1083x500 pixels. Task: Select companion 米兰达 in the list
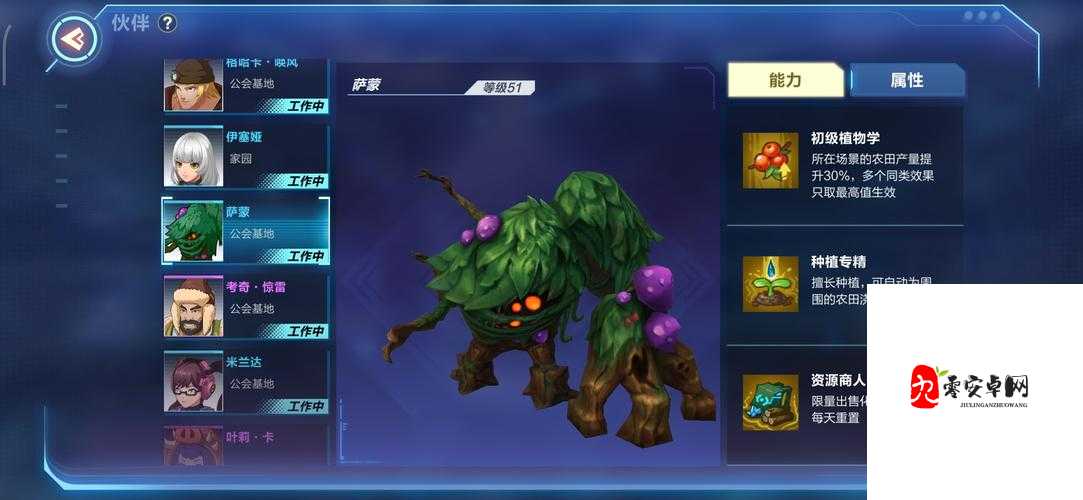[245, 381]
